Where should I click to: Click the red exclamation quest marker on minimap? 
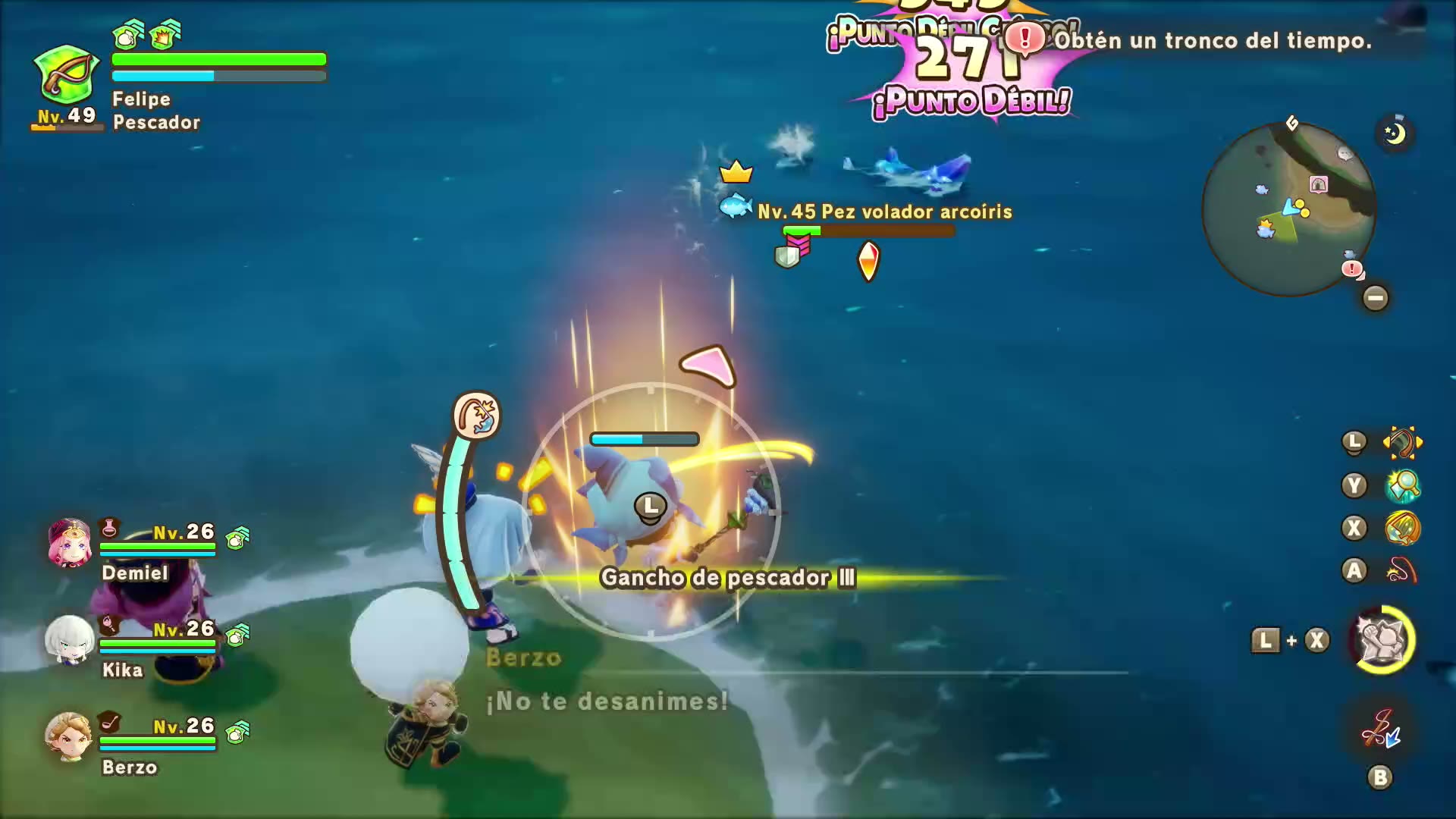pyautogui.click(x=1352, y=268)
